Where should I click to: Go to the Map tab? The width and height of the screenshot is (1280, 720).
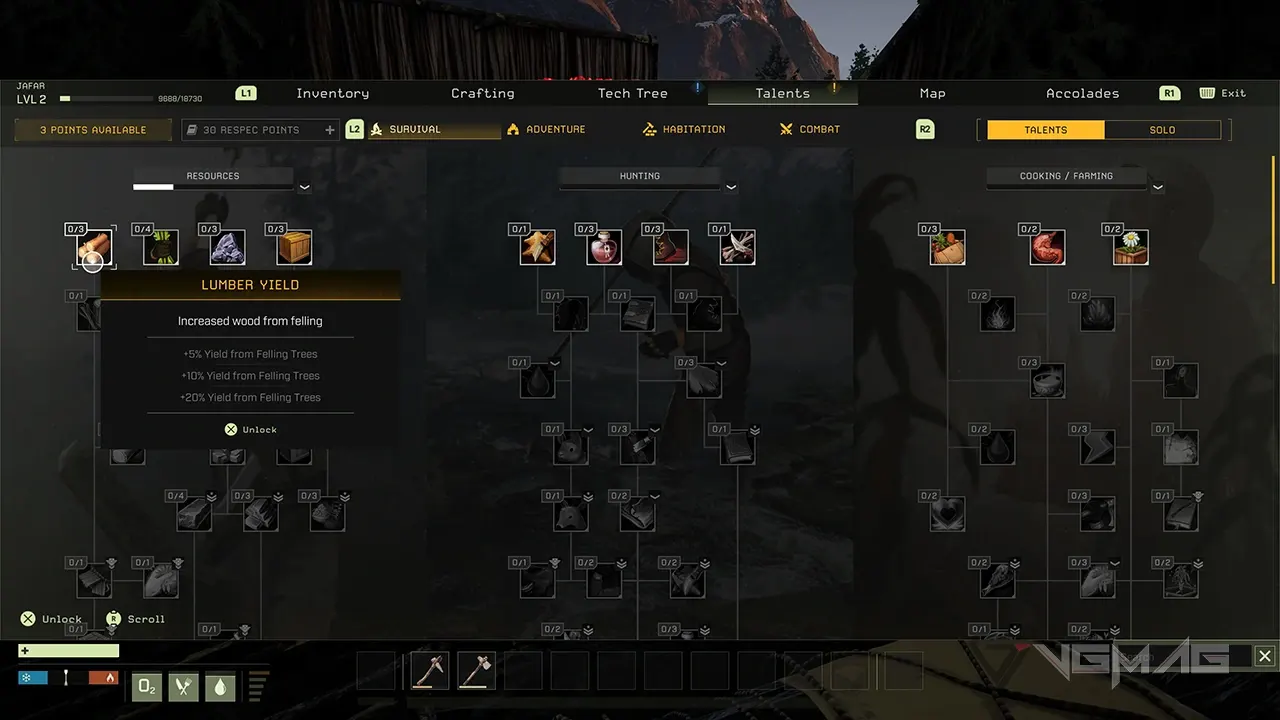point(932,93)
